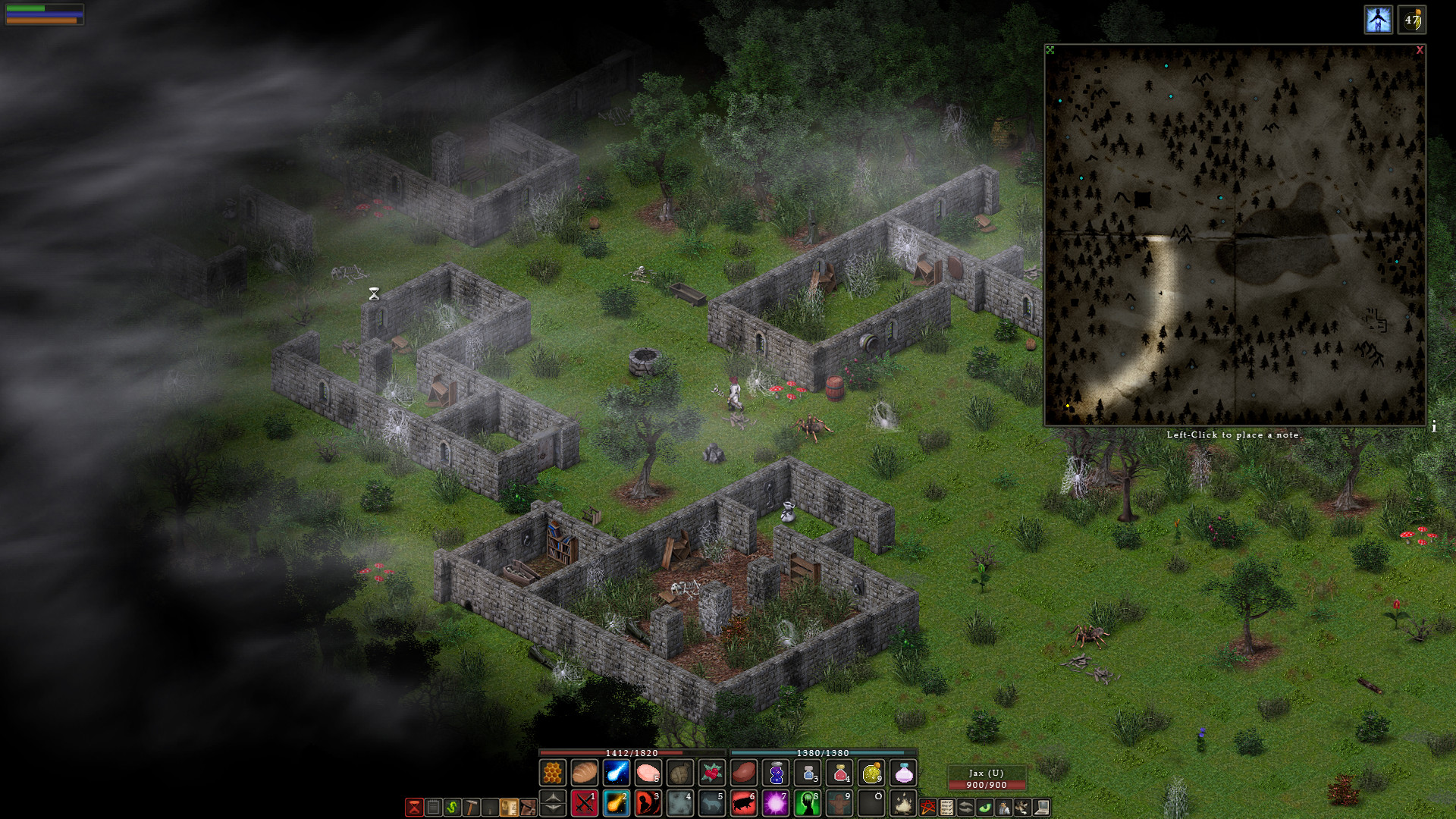Viewport: 1456px width, 819px height.
Task: Drink the yellow potion stack of nine
Action: coord(872,773)
